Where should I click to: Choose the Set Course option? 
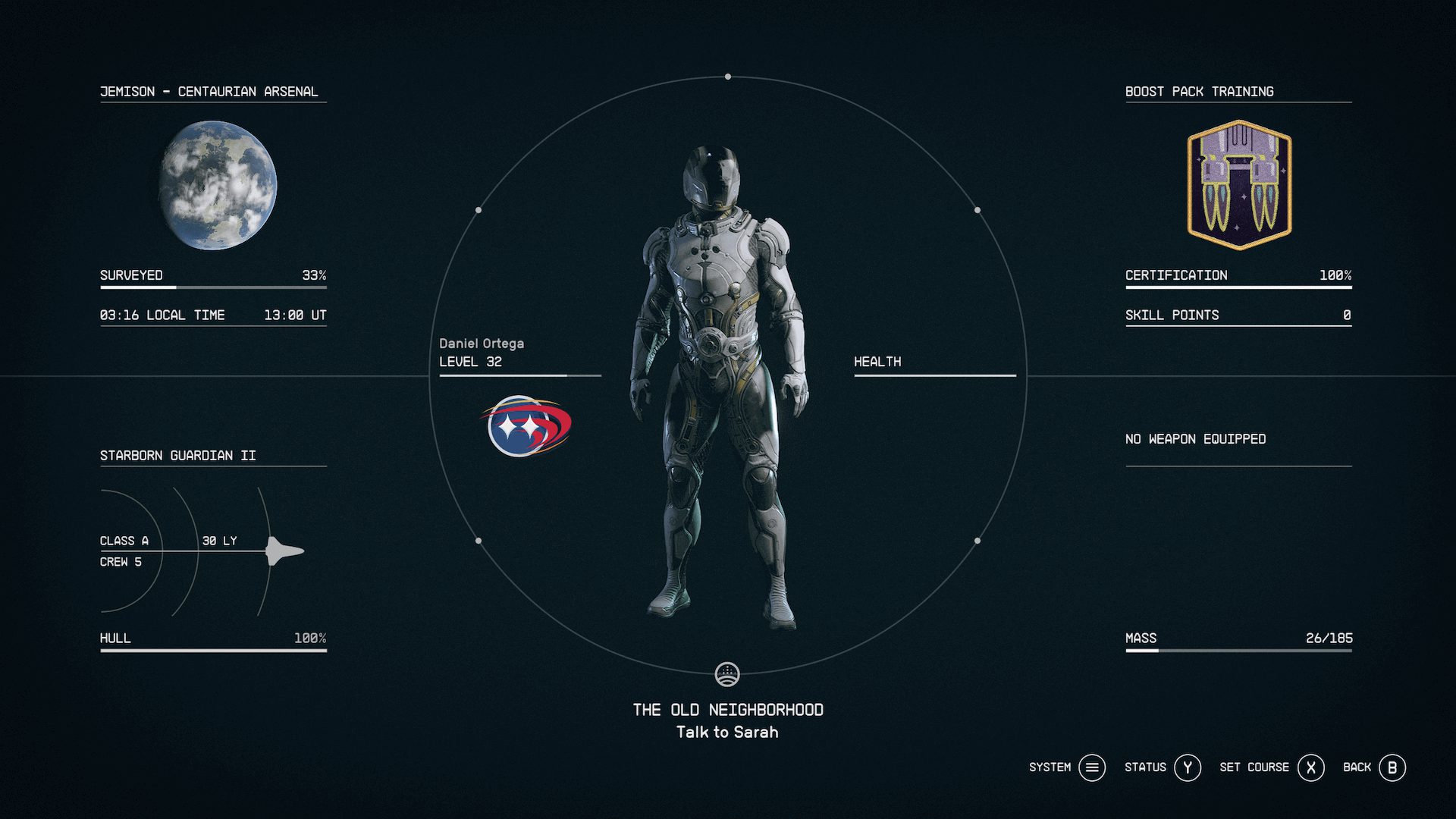click(1254, 767)
